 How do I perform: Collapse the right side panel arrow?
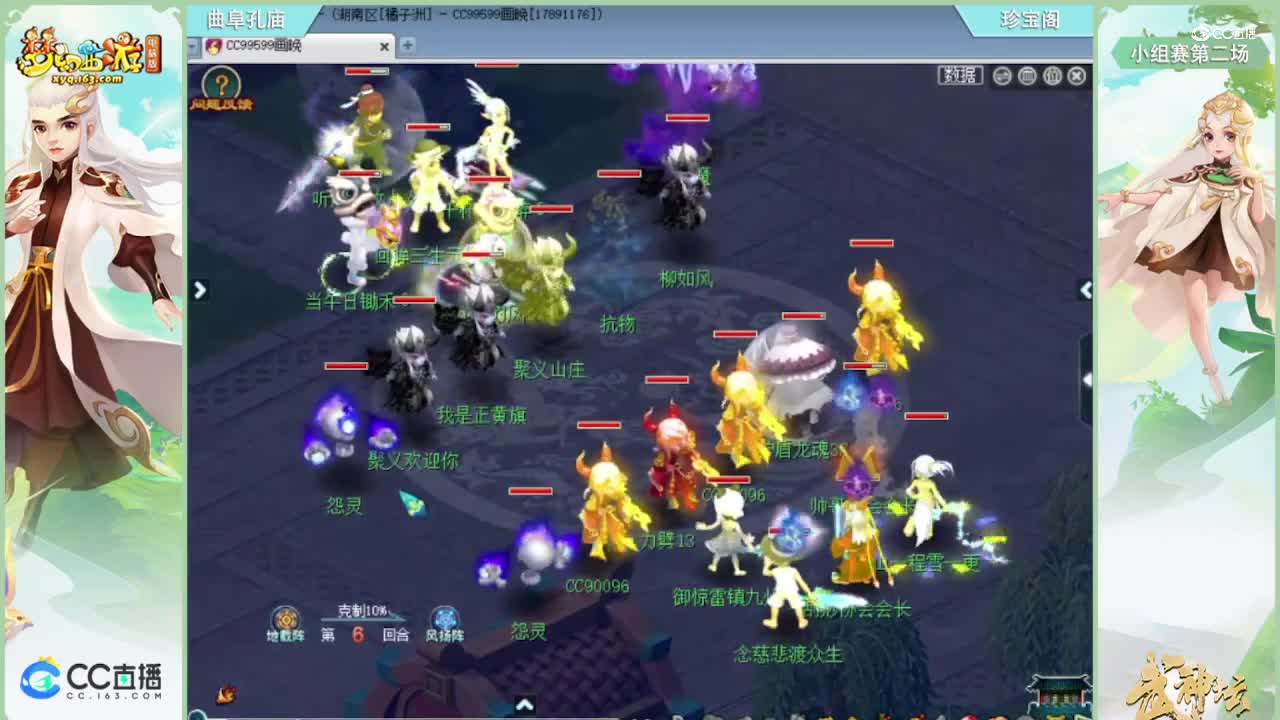[x=1084, y=288]
